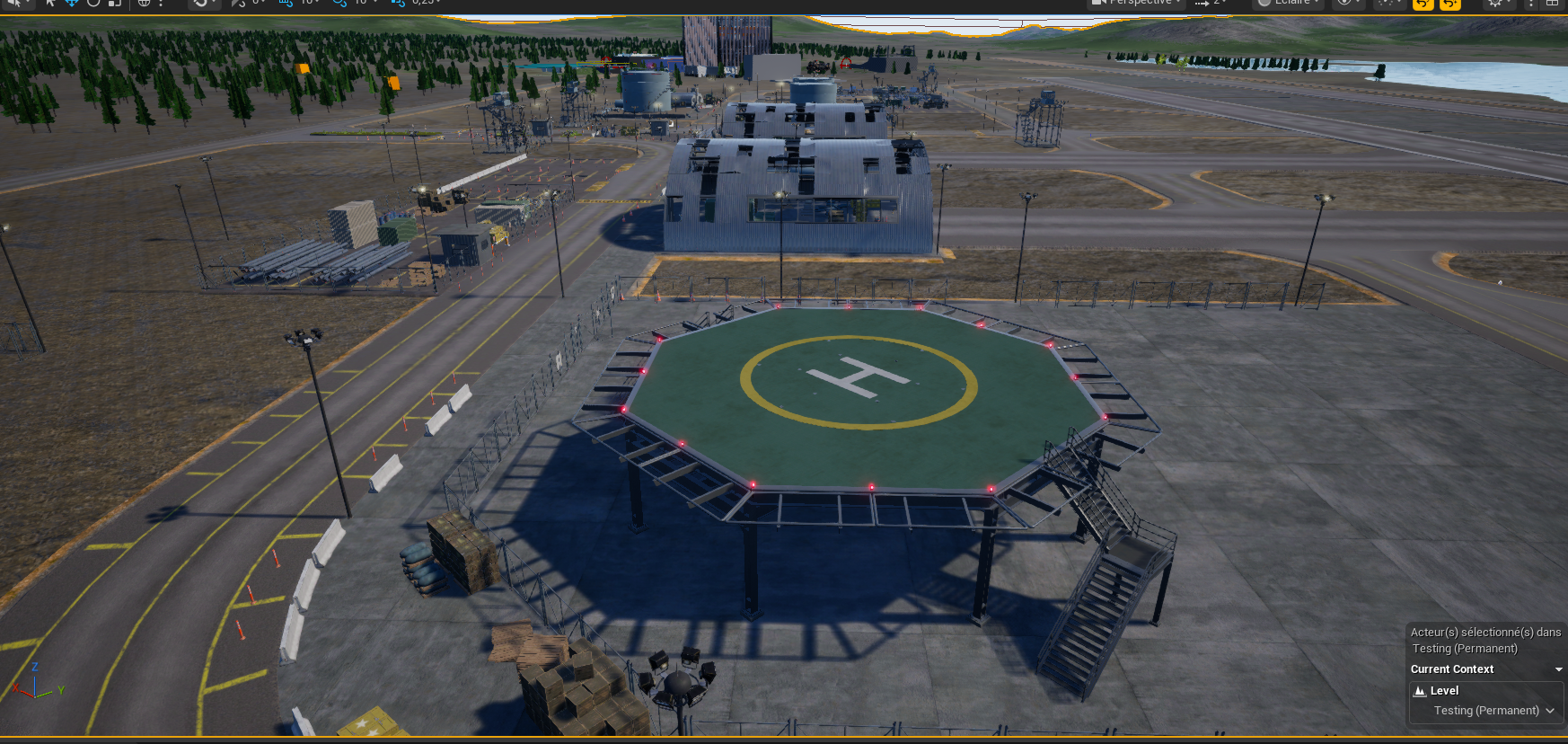The width and height of the screenshot is (1568, 744).
Task: Open the Éclairé view mode dropdown
Action: tap(1287, 3)
